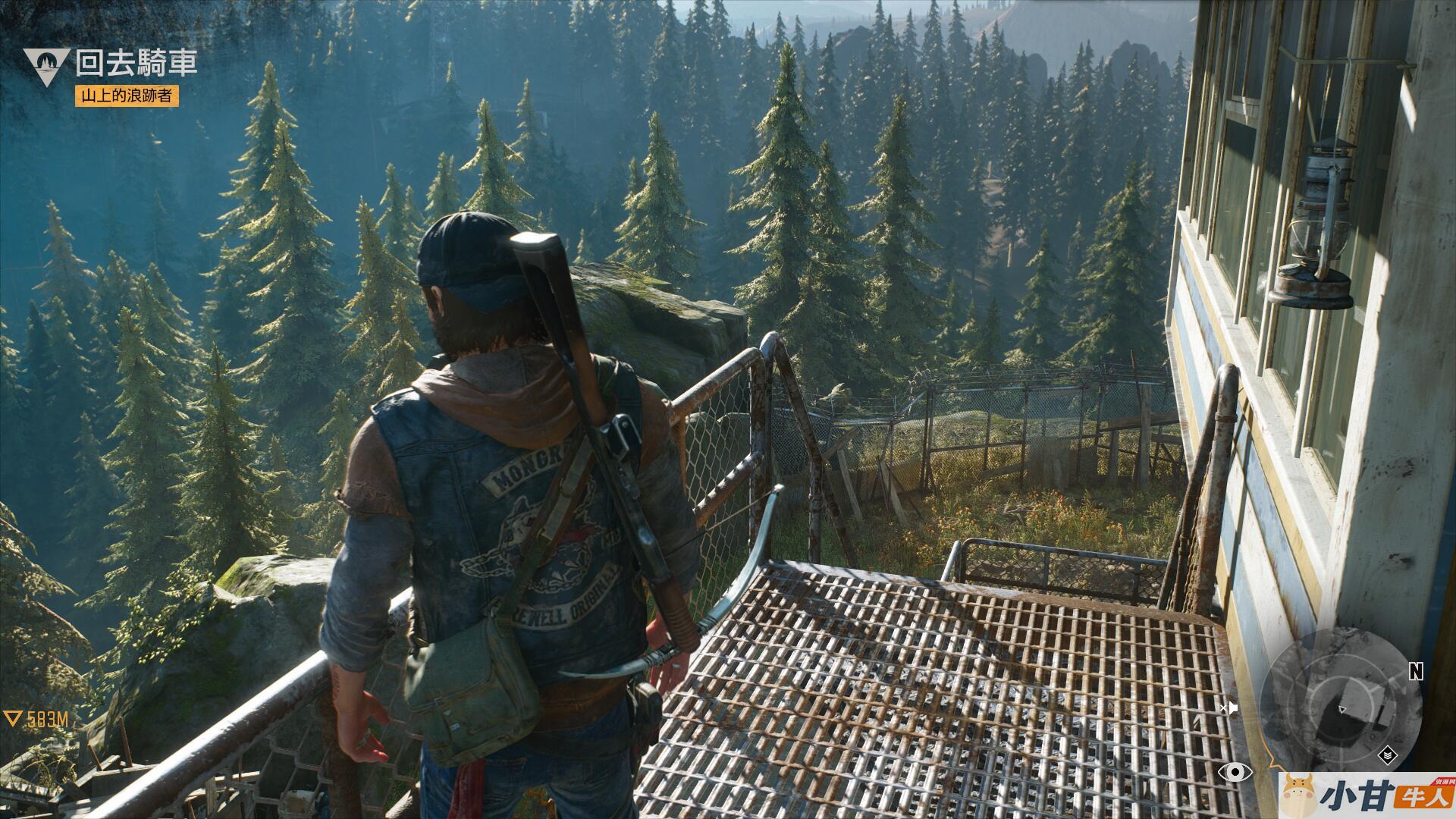Open the 回去騎車 objective tracker
This screenshot has width=1456, height=819.
(136, 64)
